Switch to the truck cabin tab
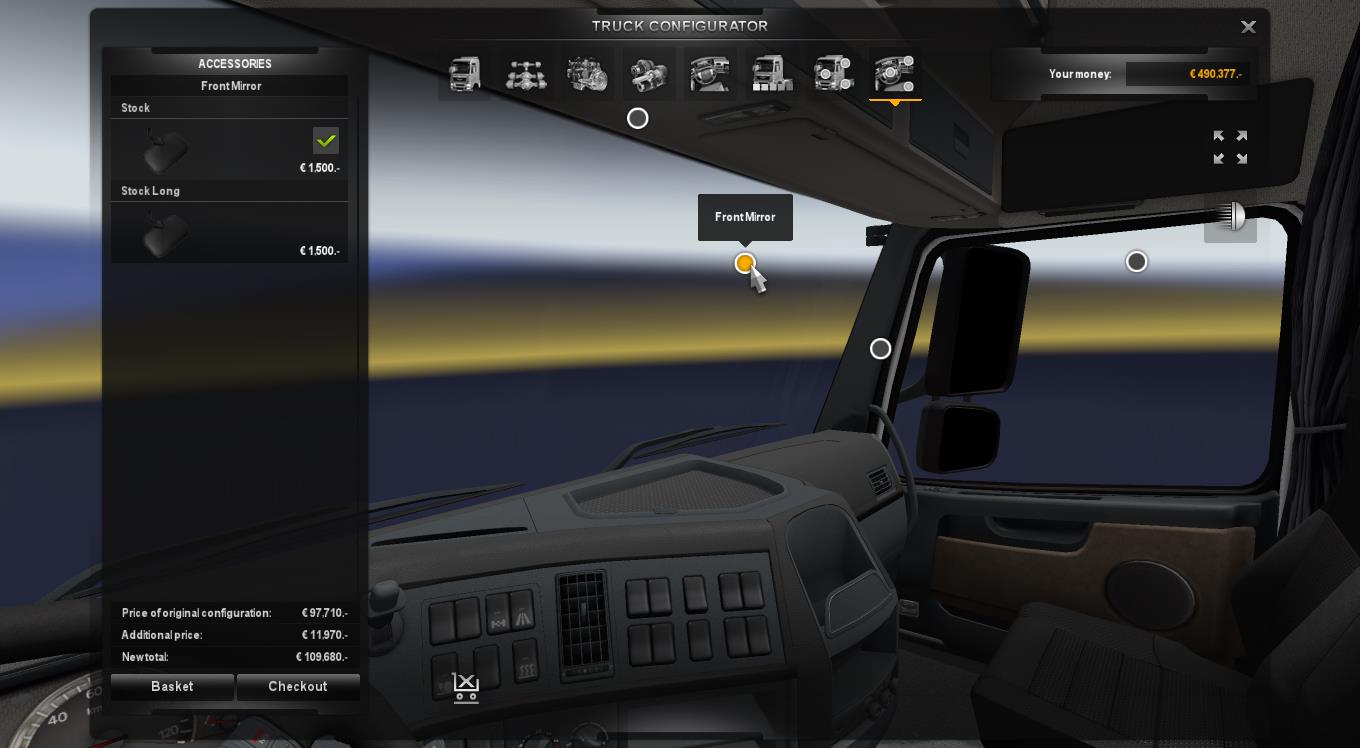 pyautogui.click(x=465, y=74)
